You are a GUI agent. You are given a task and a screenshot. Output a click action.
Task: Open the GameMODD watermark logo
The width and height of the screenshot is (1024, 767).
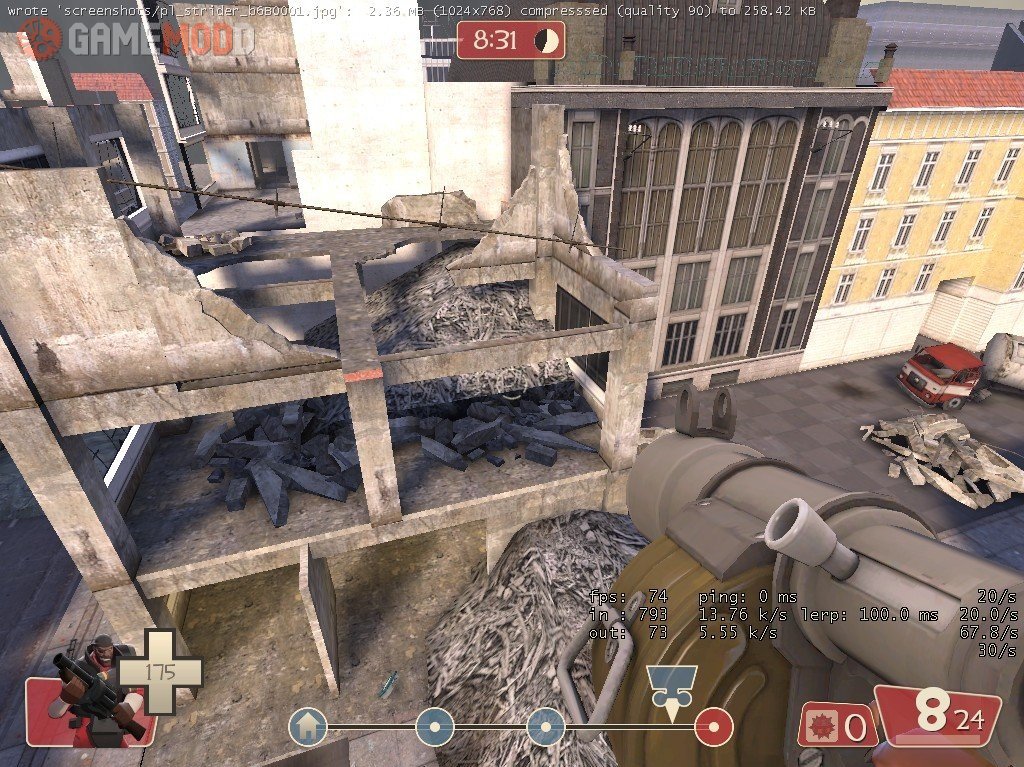136,38
